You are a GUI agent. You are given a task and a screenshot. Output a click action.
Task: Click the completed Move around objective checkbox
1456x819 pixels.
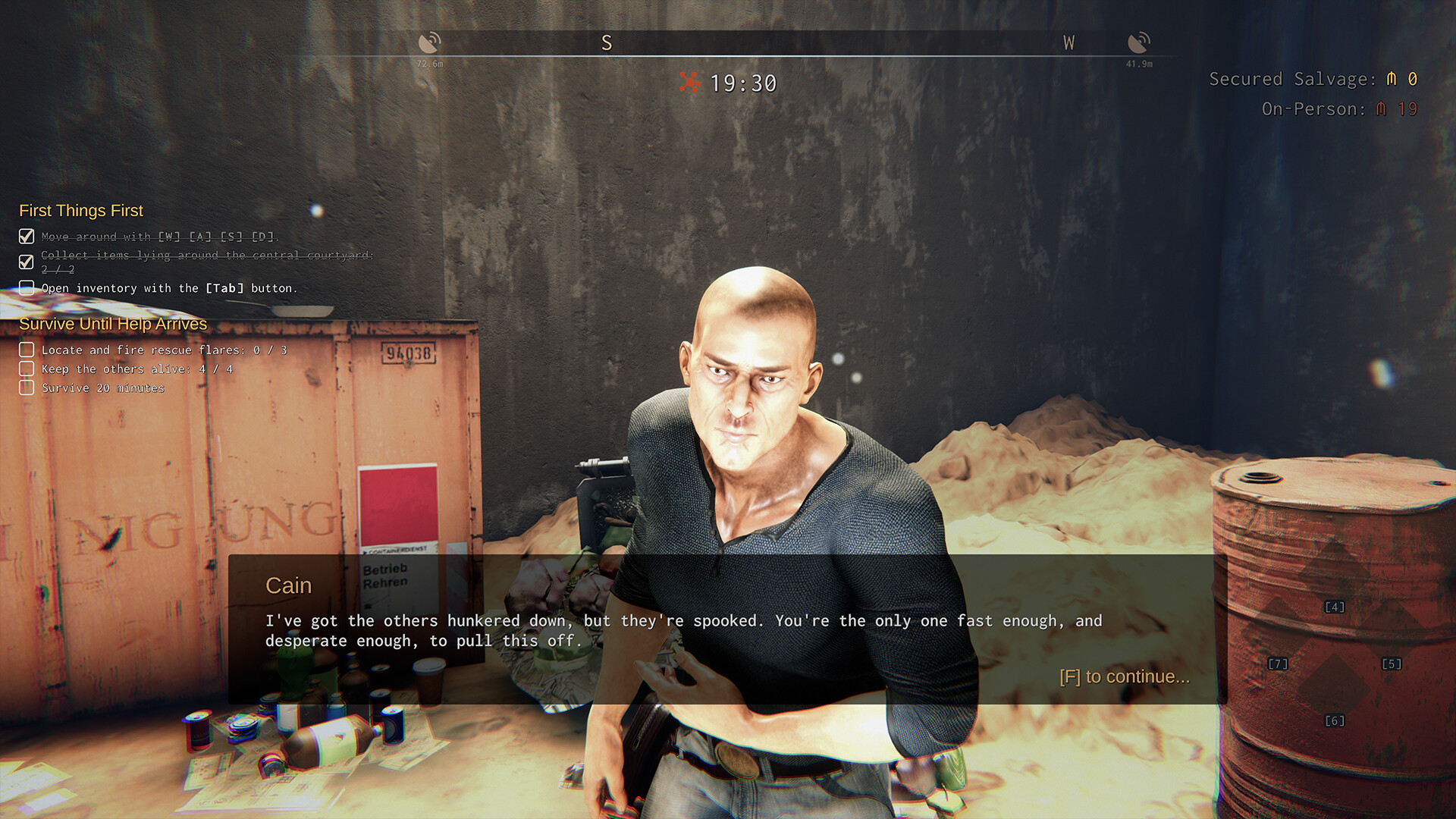coord(27,237)
